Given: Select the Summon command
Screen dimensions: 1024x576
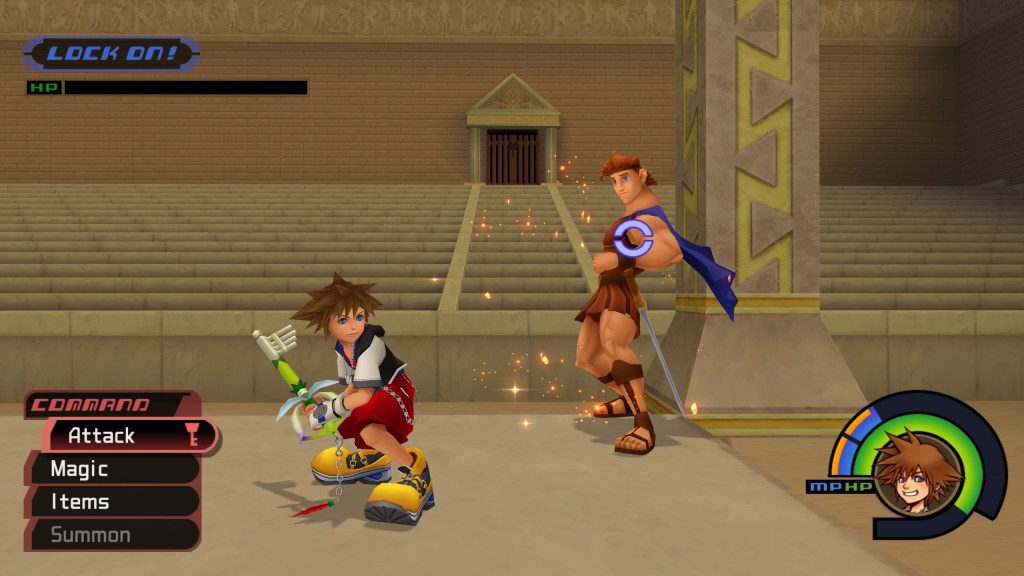Looking at the screenshot, I should point(110,534).
